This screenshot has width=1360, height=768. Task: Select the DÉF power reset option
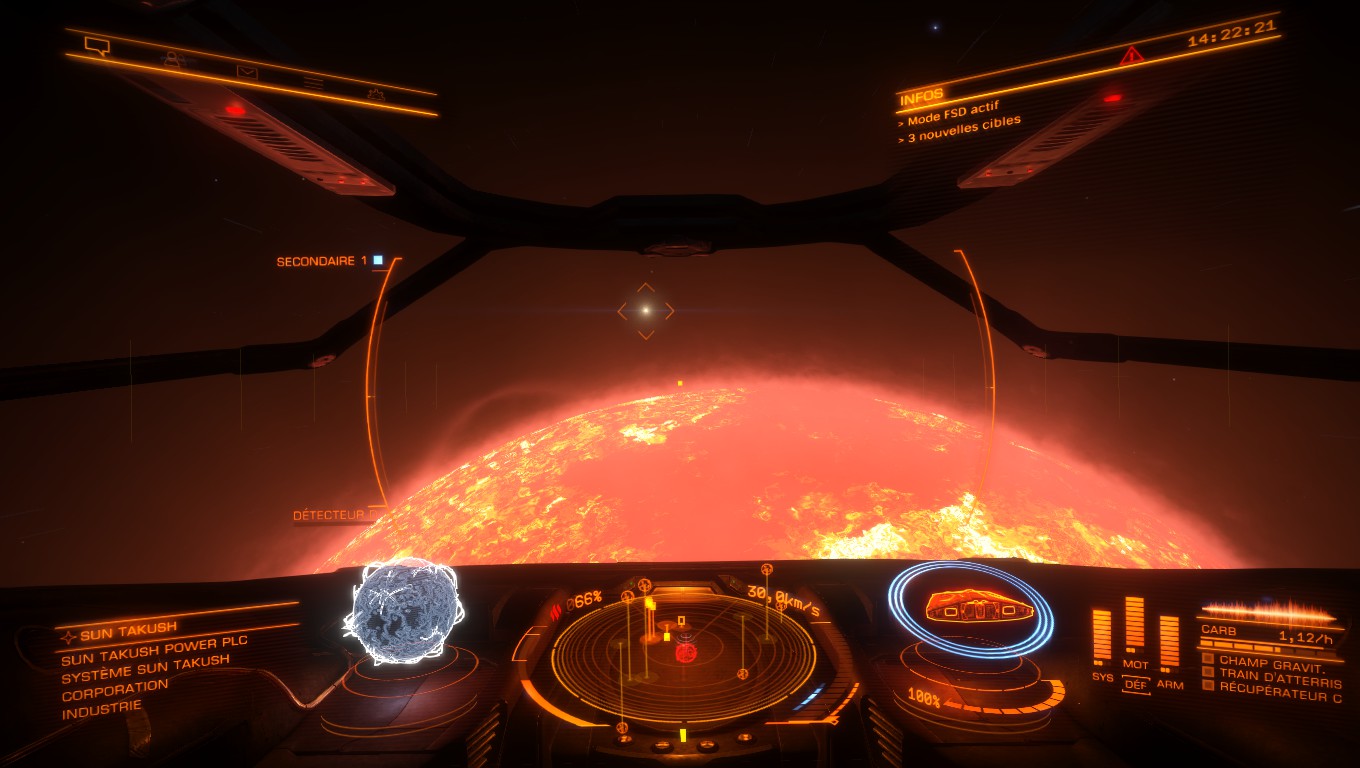tap(1135, 685)
